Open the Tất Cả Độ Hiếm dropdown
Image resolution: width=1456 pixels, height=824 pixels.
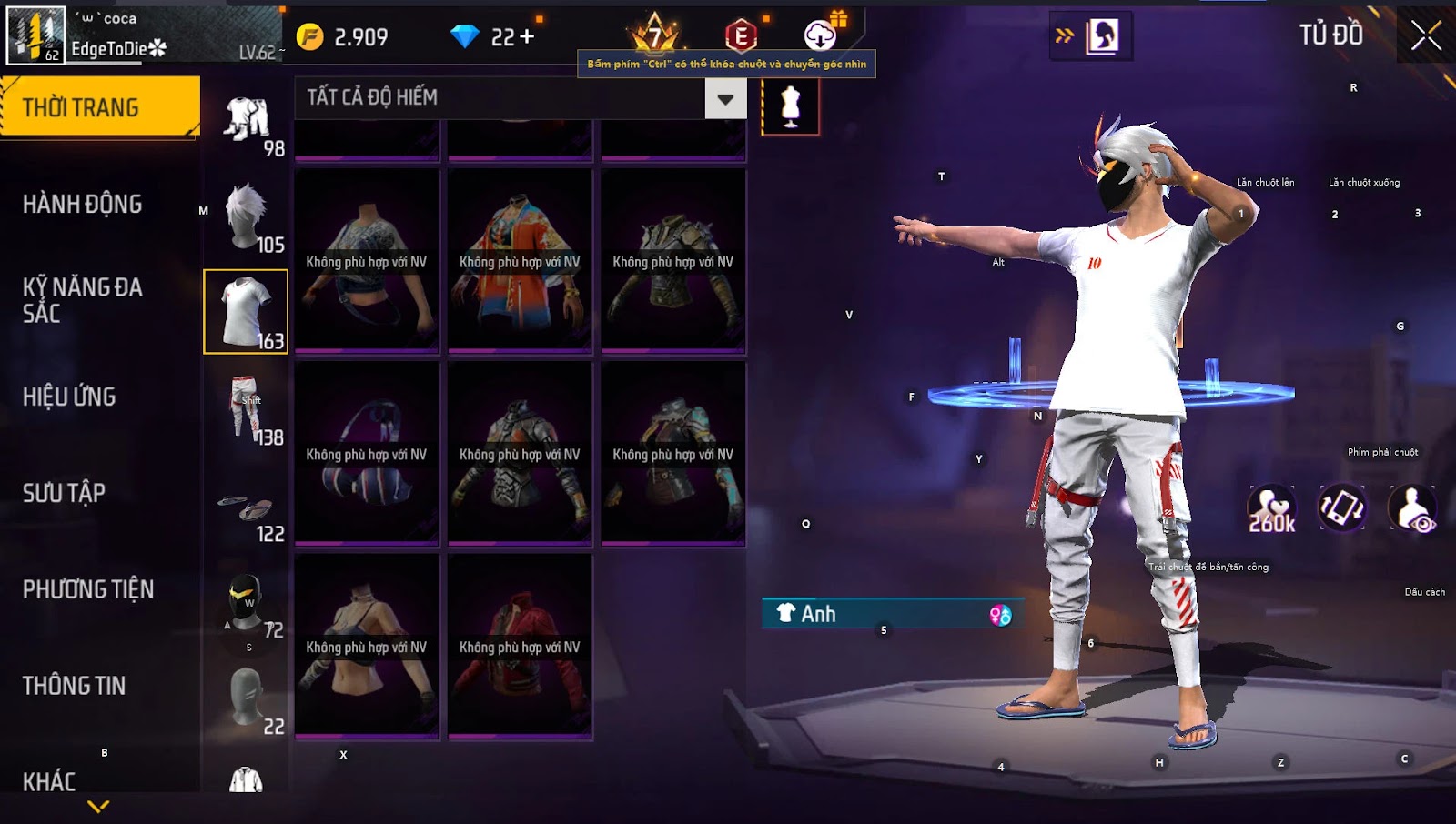[725, 98]
